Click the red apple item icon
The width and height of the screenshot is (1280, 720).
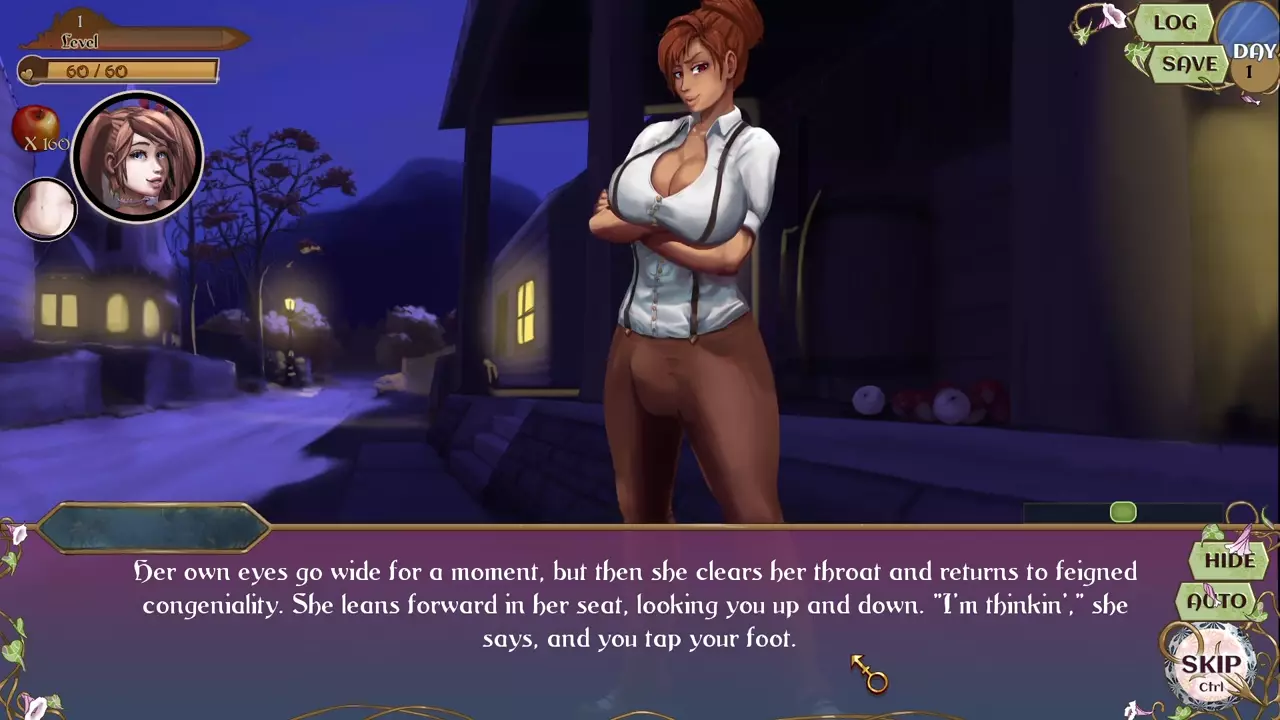35,126
